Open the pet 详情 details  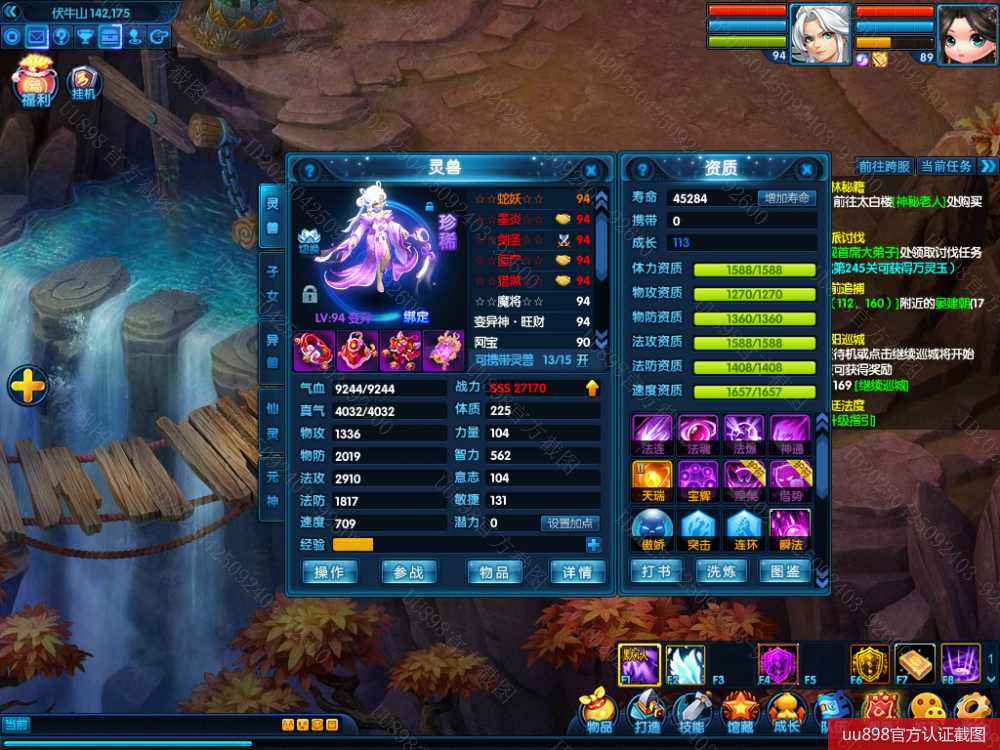[x=578, y=572]
